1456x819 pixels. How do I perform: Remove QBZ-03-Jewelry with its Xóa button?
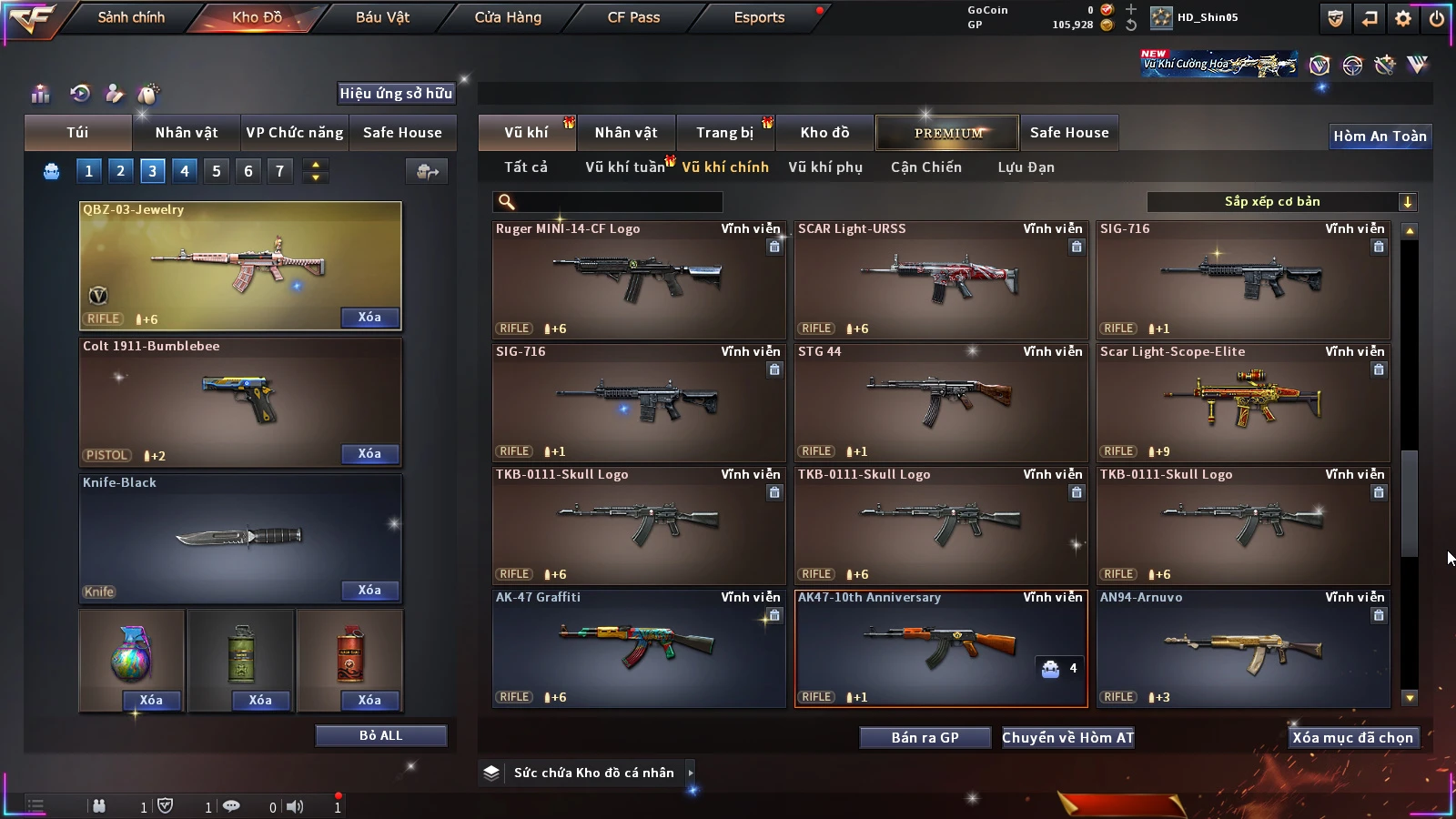coord(369,318)
